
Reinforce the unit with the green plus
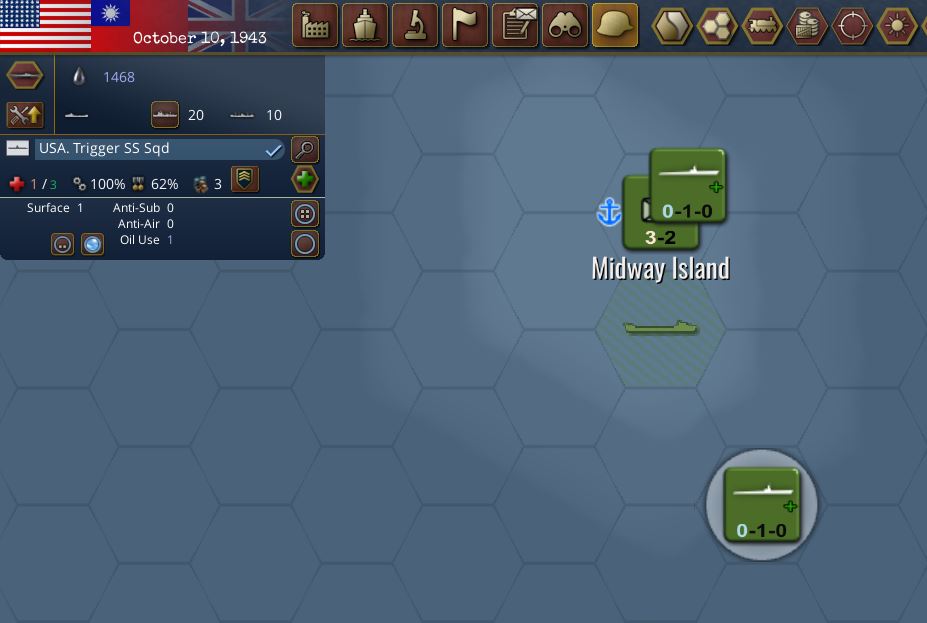point(305,180)
